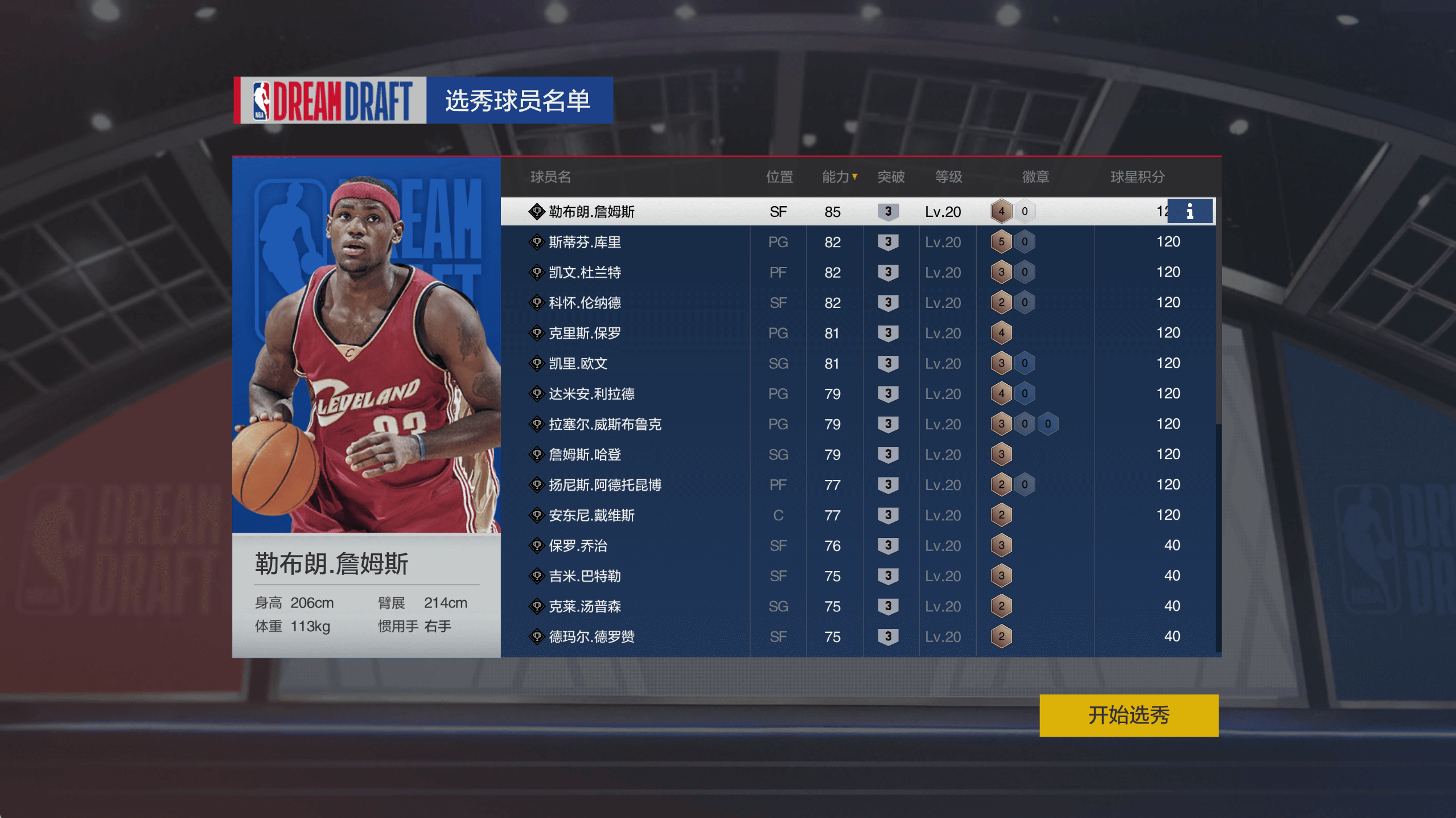Choose 拉塞尔.威斯布鲁克 from the roster

pyautogui.click(x=604, y=425)
